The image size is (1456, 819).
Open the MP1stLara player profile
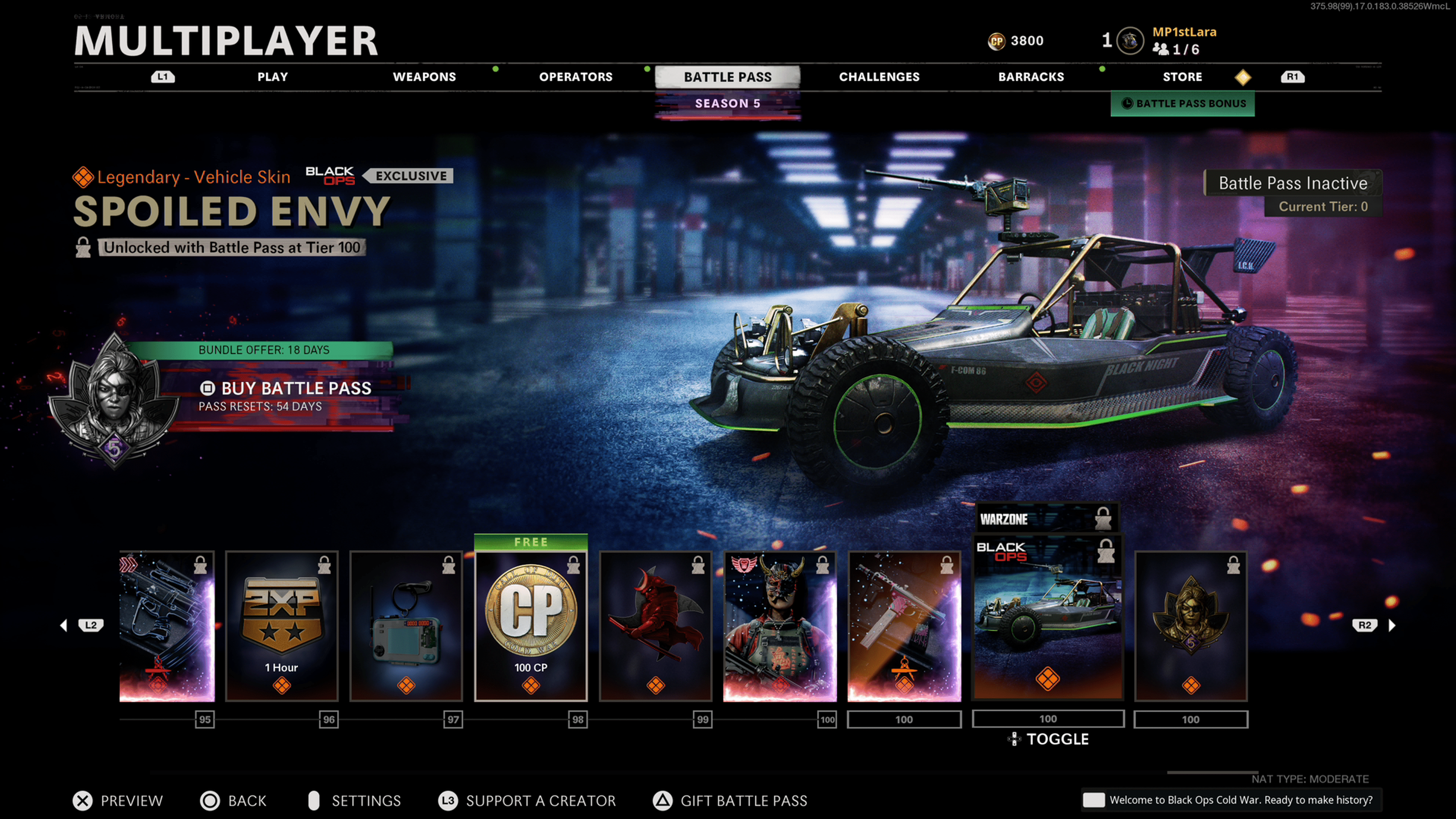pos(1183,32)
